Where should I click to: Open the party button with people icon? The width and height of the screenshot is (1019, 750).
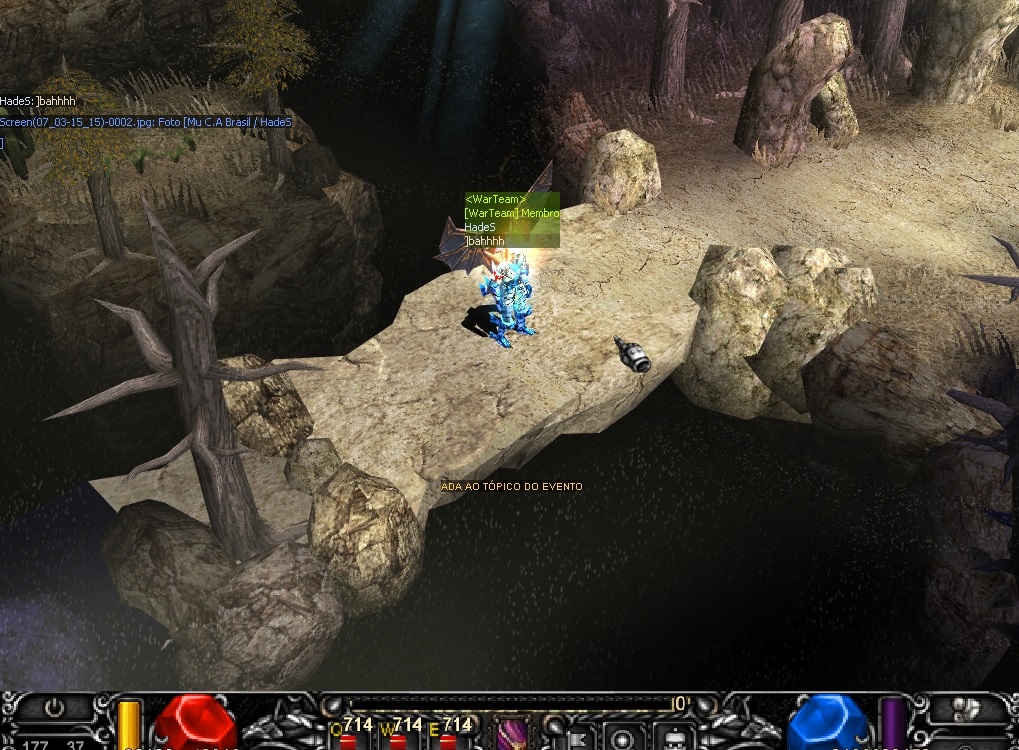965,708
